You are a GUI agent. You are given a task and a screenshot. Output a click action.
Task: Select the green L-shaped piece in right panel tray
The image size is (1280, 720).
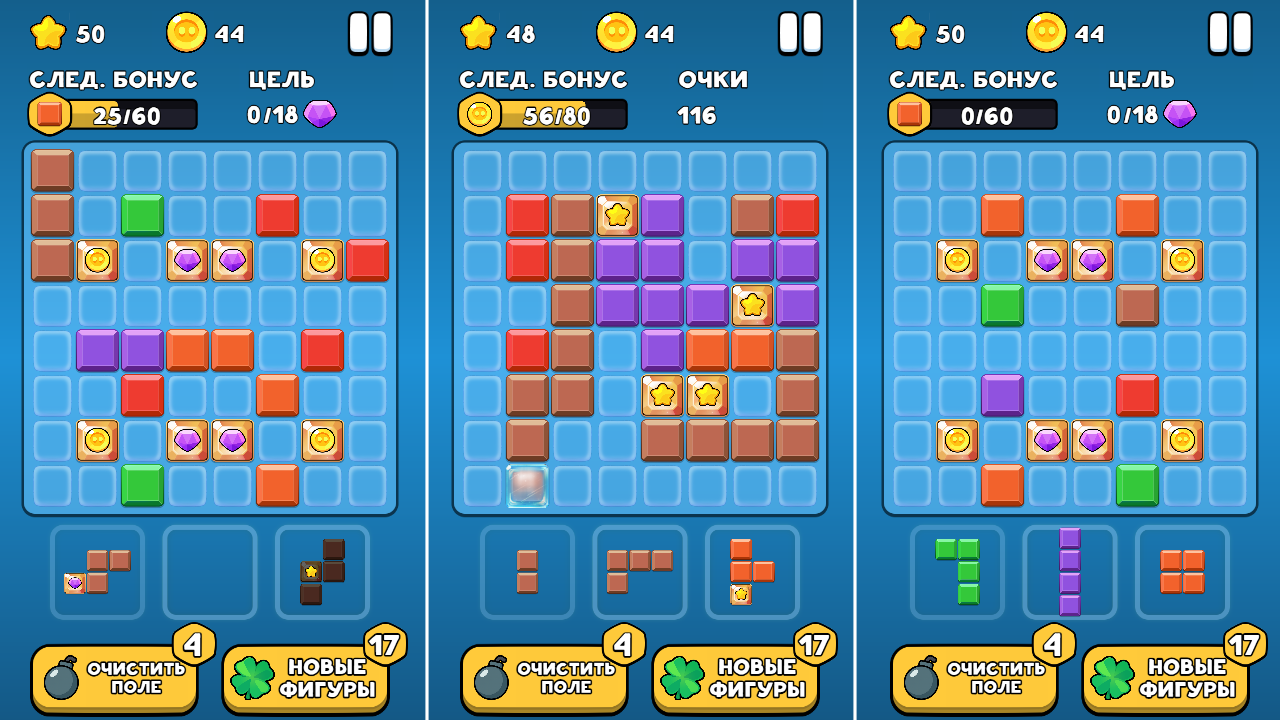(x=955, y=571)
